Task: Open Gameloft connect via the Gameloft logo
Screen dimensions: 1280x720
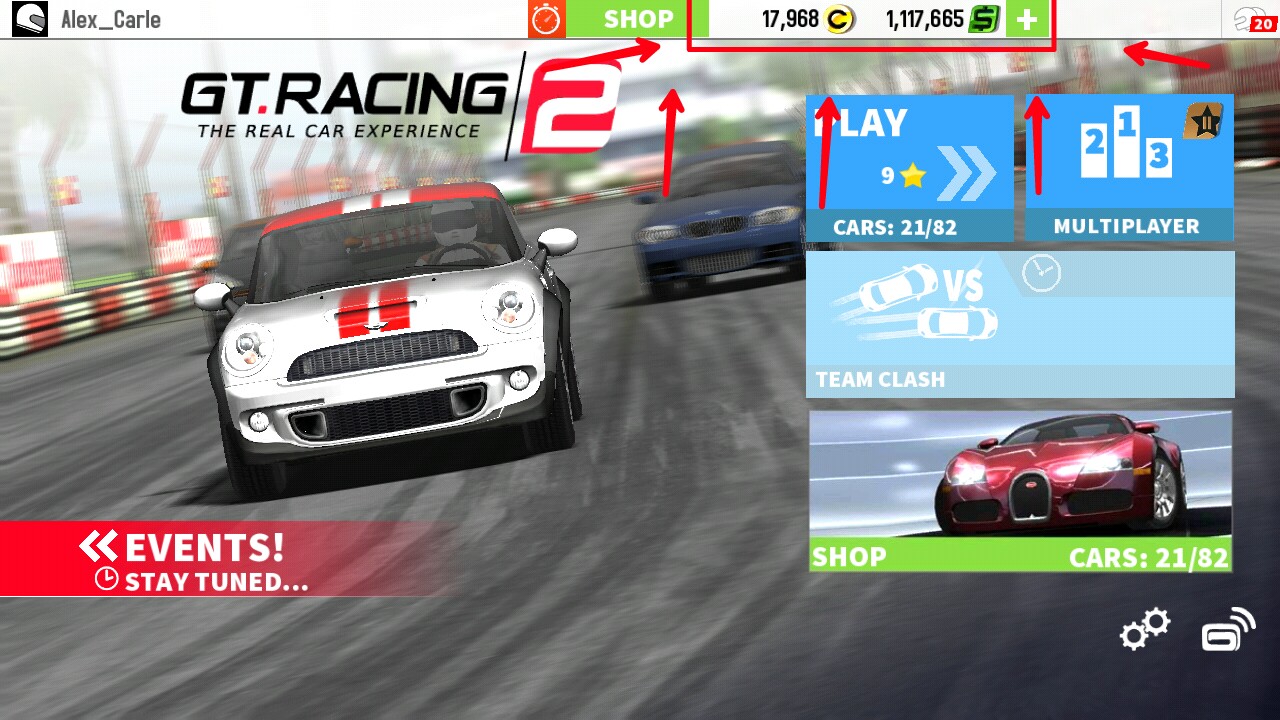Action: point(1230,632)
